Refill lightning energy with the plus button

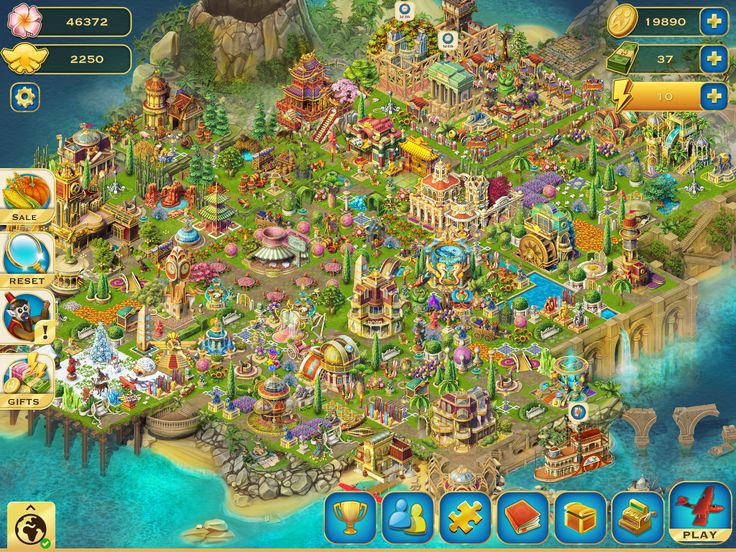713,96
